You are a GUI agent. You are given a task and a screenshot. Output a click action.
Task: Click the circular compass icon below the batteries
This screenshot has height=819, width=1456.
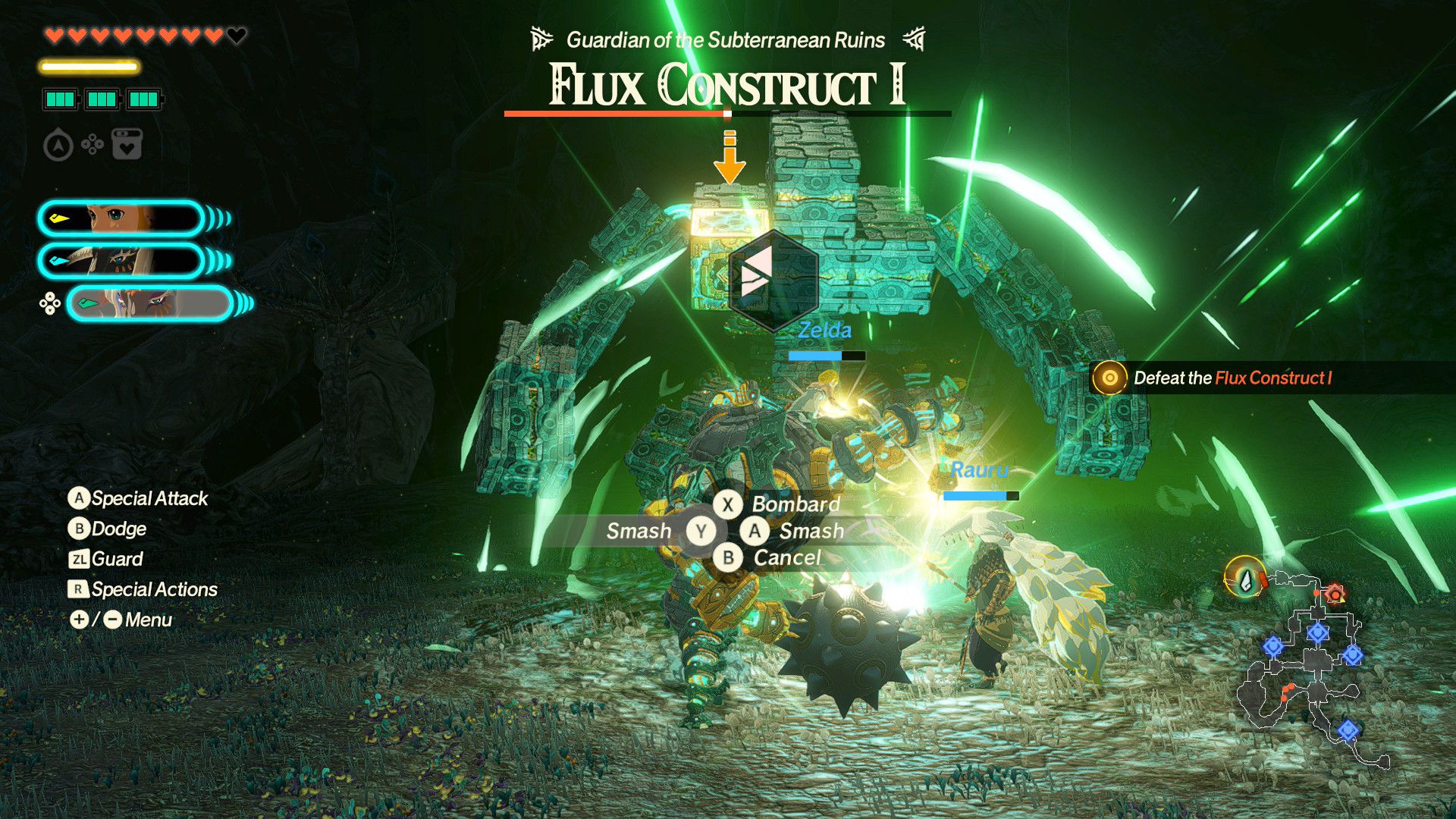pyautogui.click(x=58, y=145)
